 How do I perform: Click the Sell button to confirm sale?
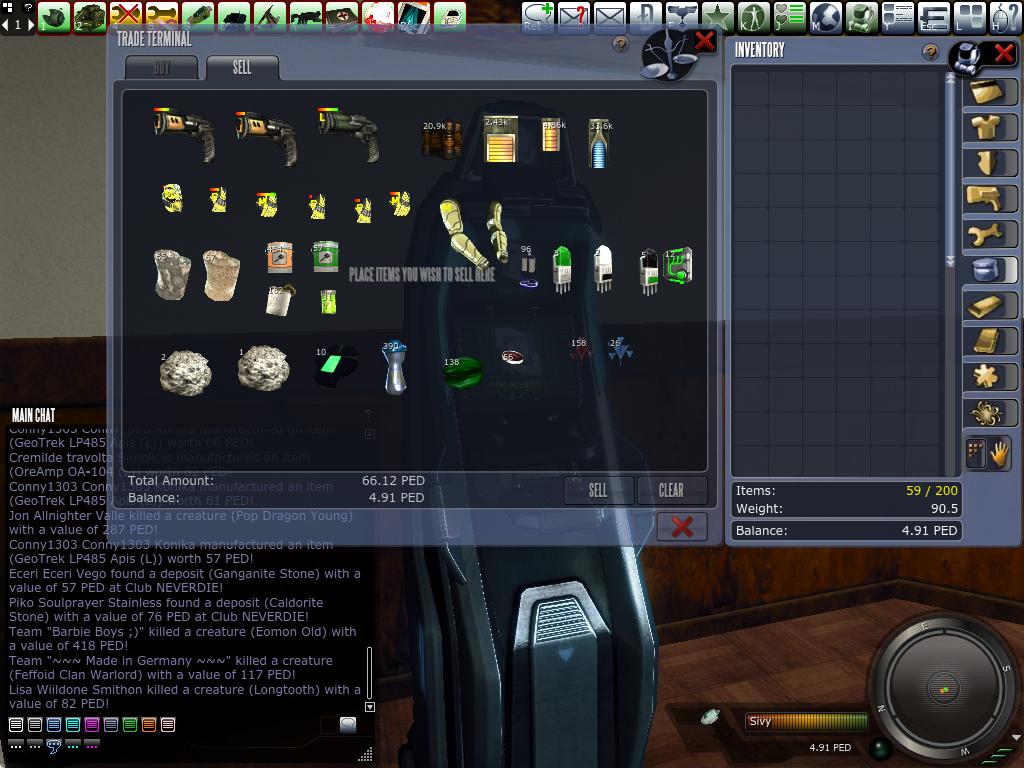598,490
